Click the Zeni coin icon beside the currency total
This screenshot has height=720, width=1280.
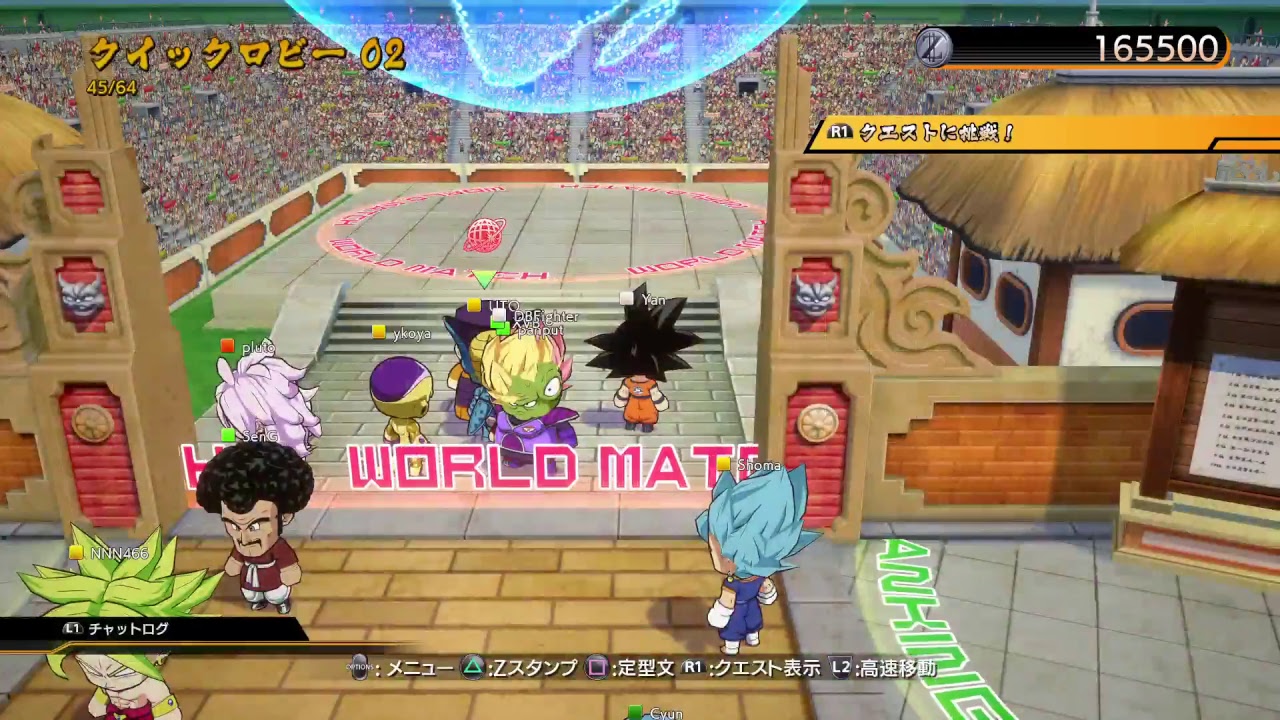(934, 47)
